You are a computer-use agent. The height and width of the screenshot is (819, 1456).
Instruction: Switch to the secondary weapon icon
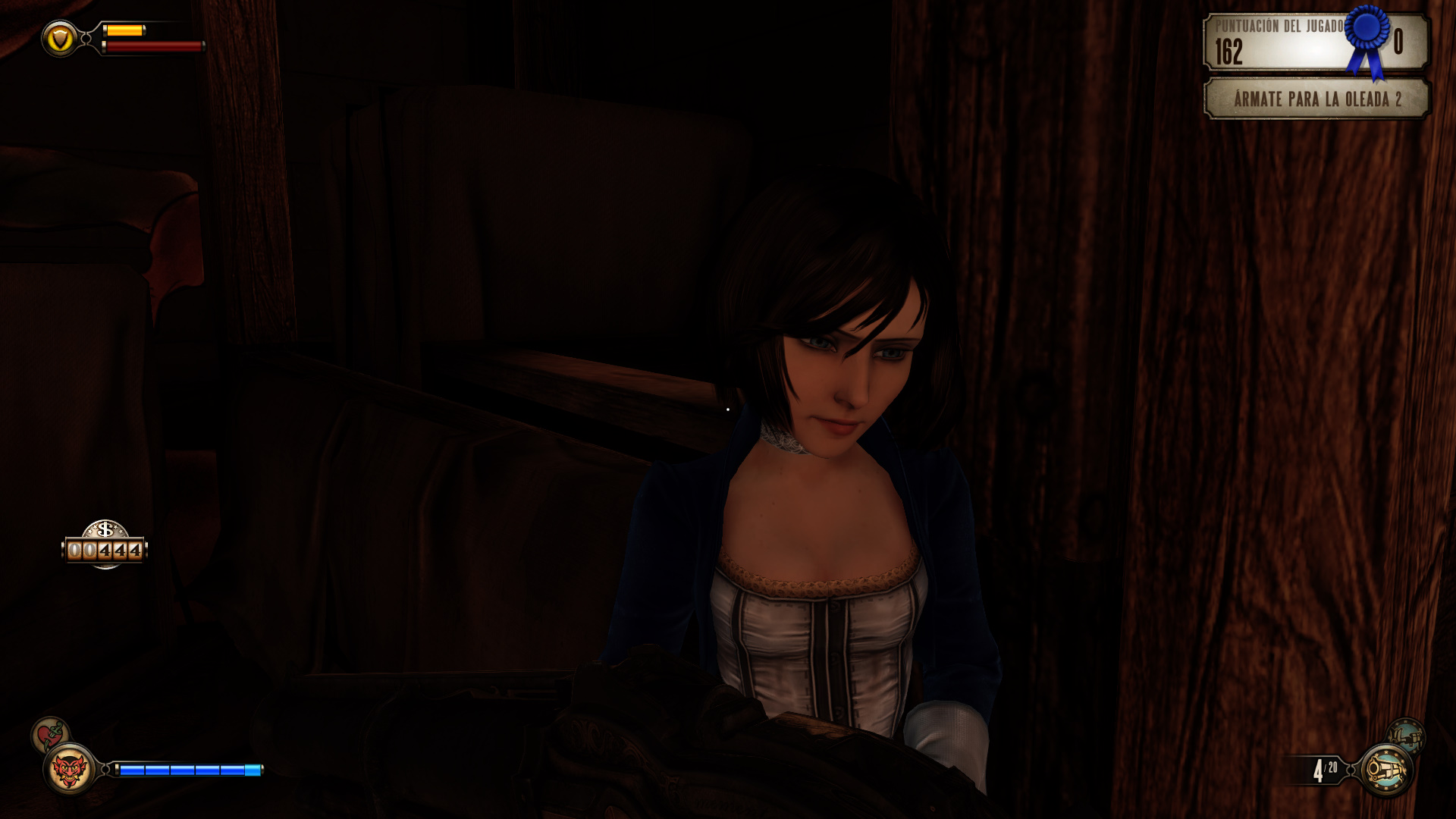tap(1405, 736)
